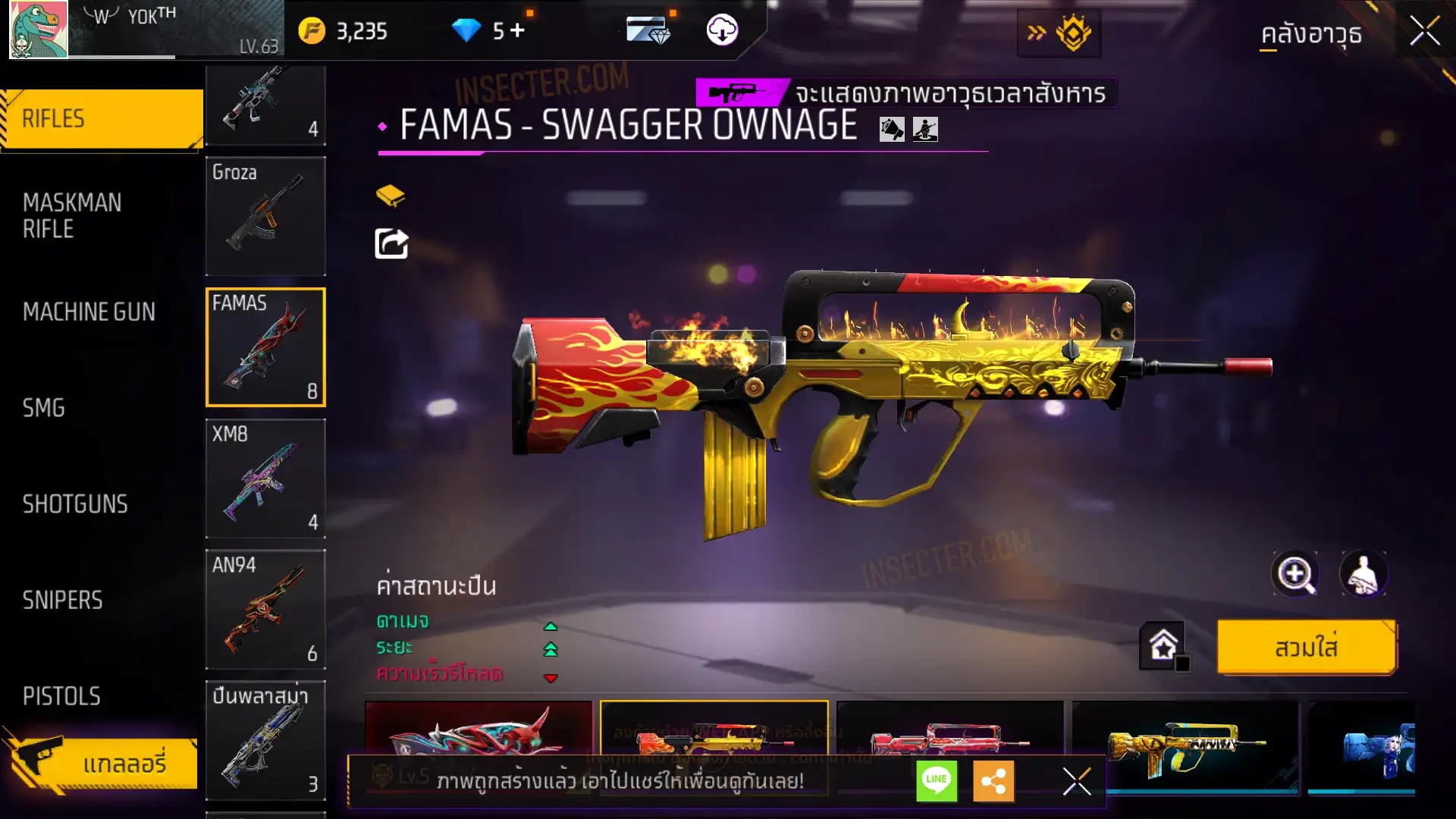Viewport: 1456px width, 819px height.
Task: Add diamonds with the plus button
Action: (518, 30)
